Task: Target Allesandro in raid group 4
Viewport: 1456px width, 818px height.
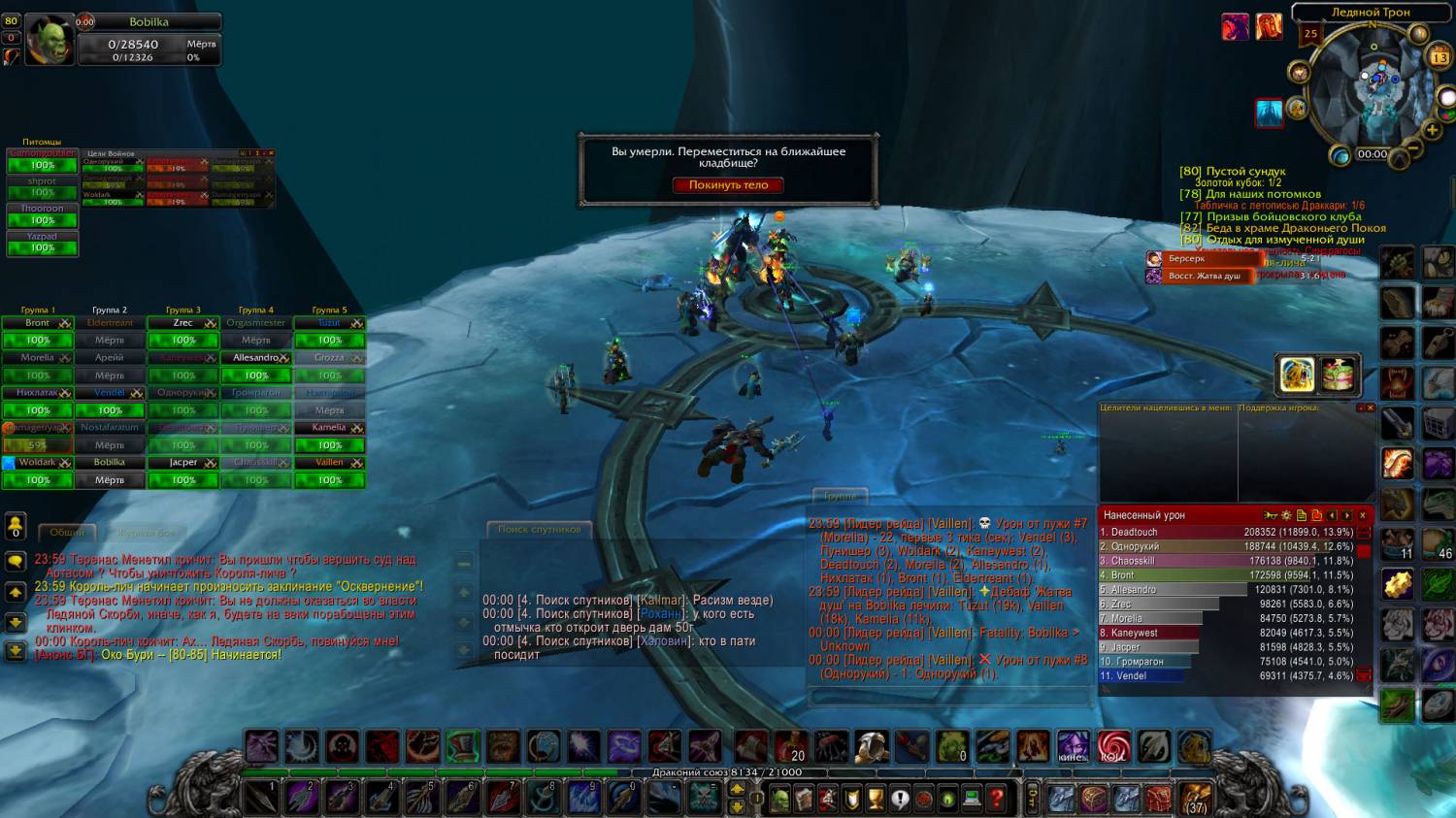Action: pos(256,358)
